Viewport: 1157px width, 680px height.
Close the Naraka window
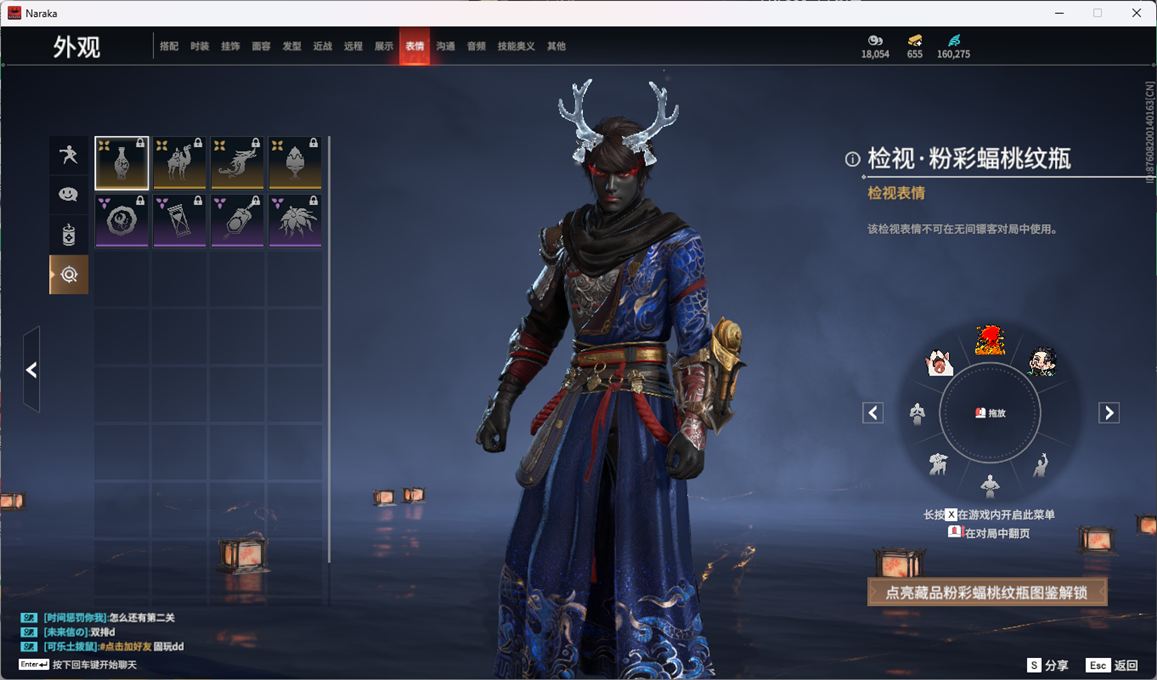pos(1137,13)
